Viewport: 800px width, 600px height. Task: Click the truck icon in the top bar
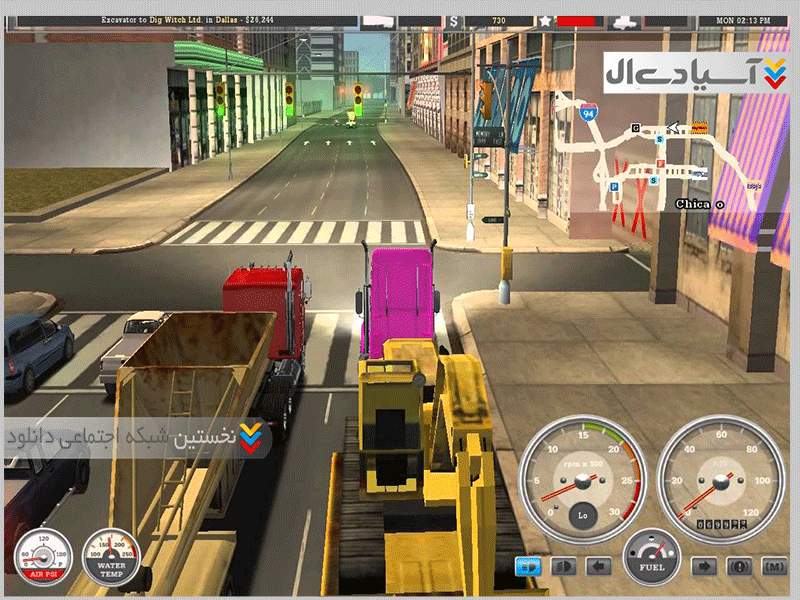(x=377, y=20)
